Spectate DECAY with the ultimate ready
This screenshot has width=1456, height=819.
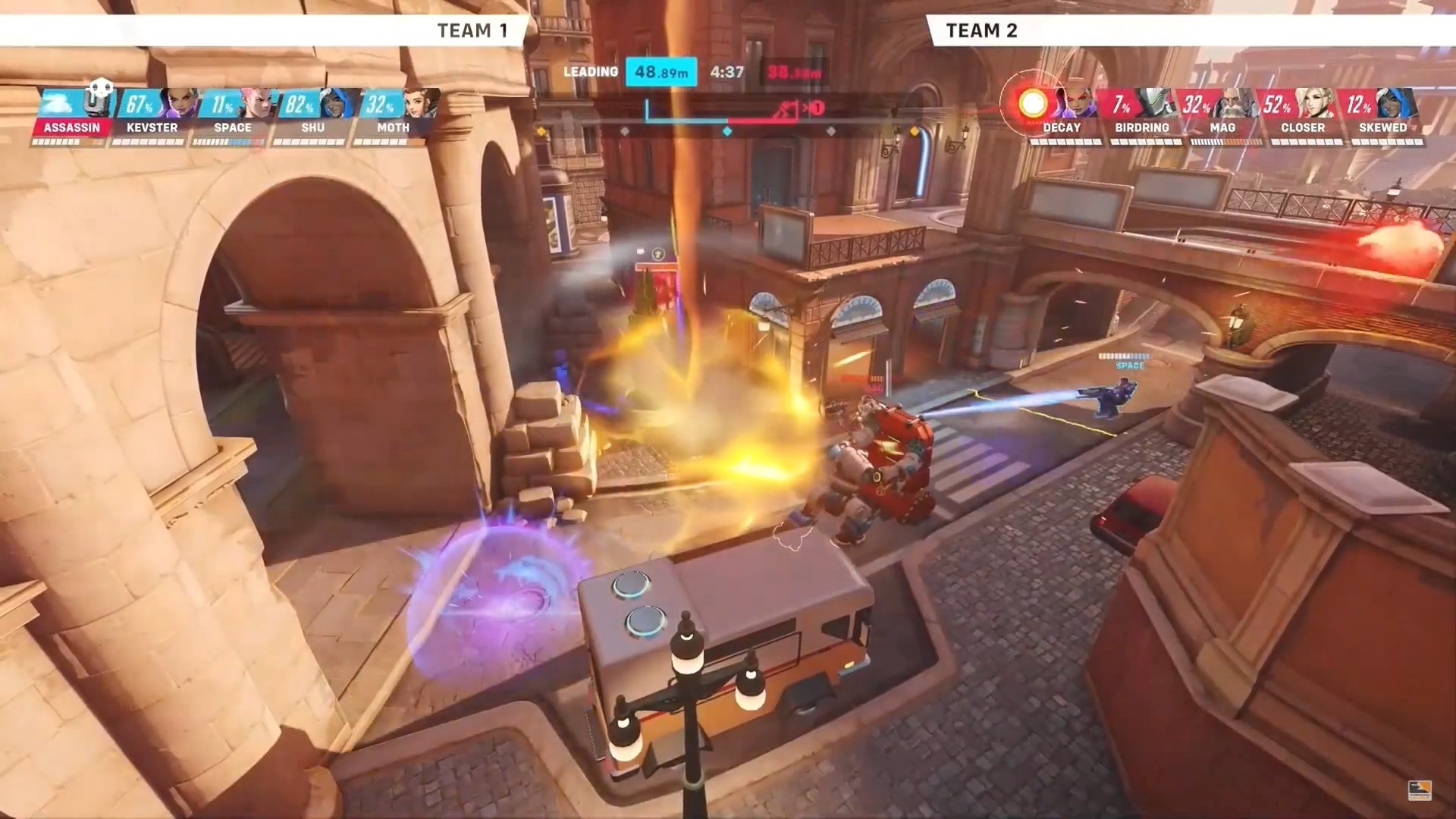pyautogui.click(x=1060, y=115)
